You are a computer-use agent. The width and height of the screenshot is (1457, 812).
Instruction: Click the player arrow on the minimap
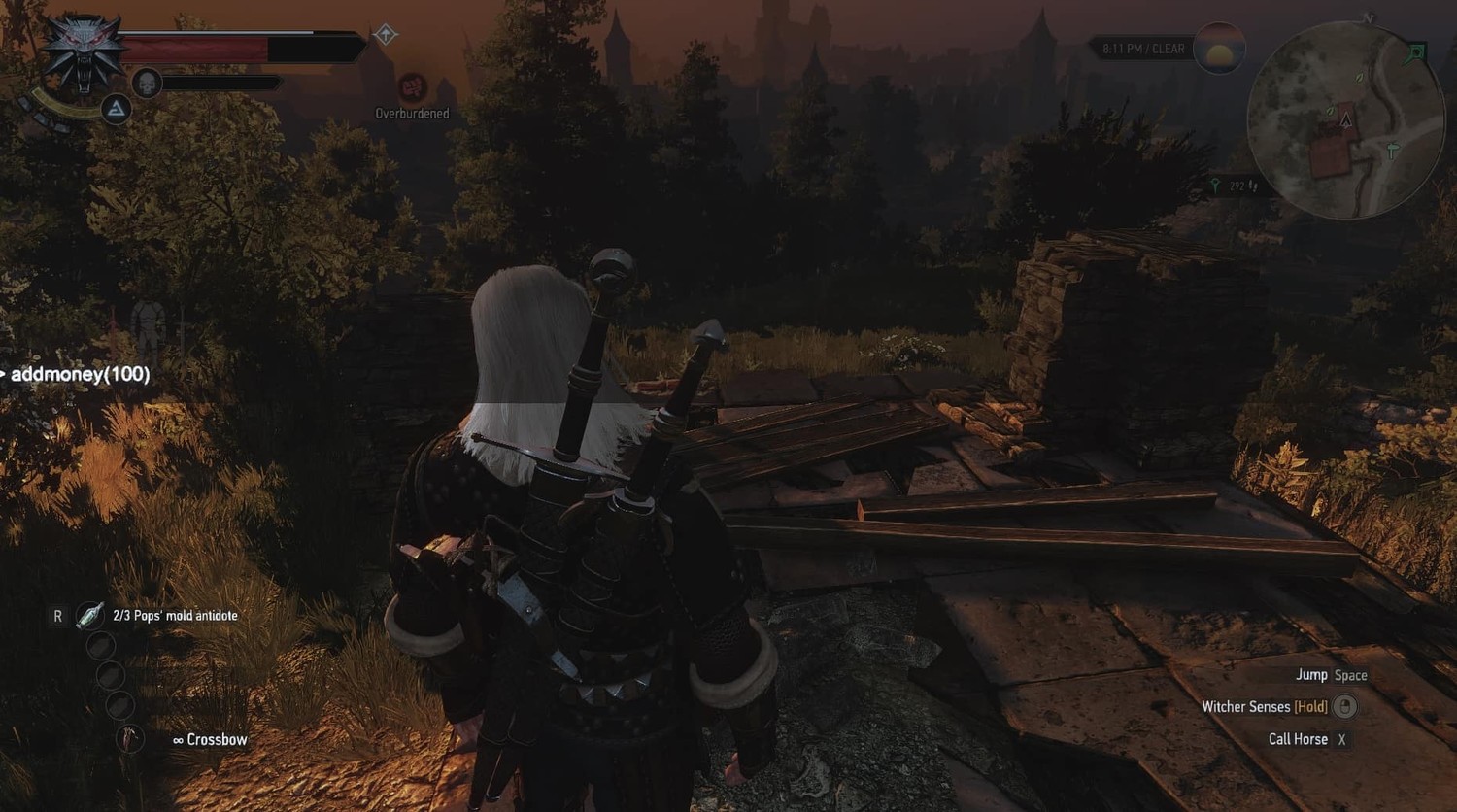click(x=1346, y=120)
